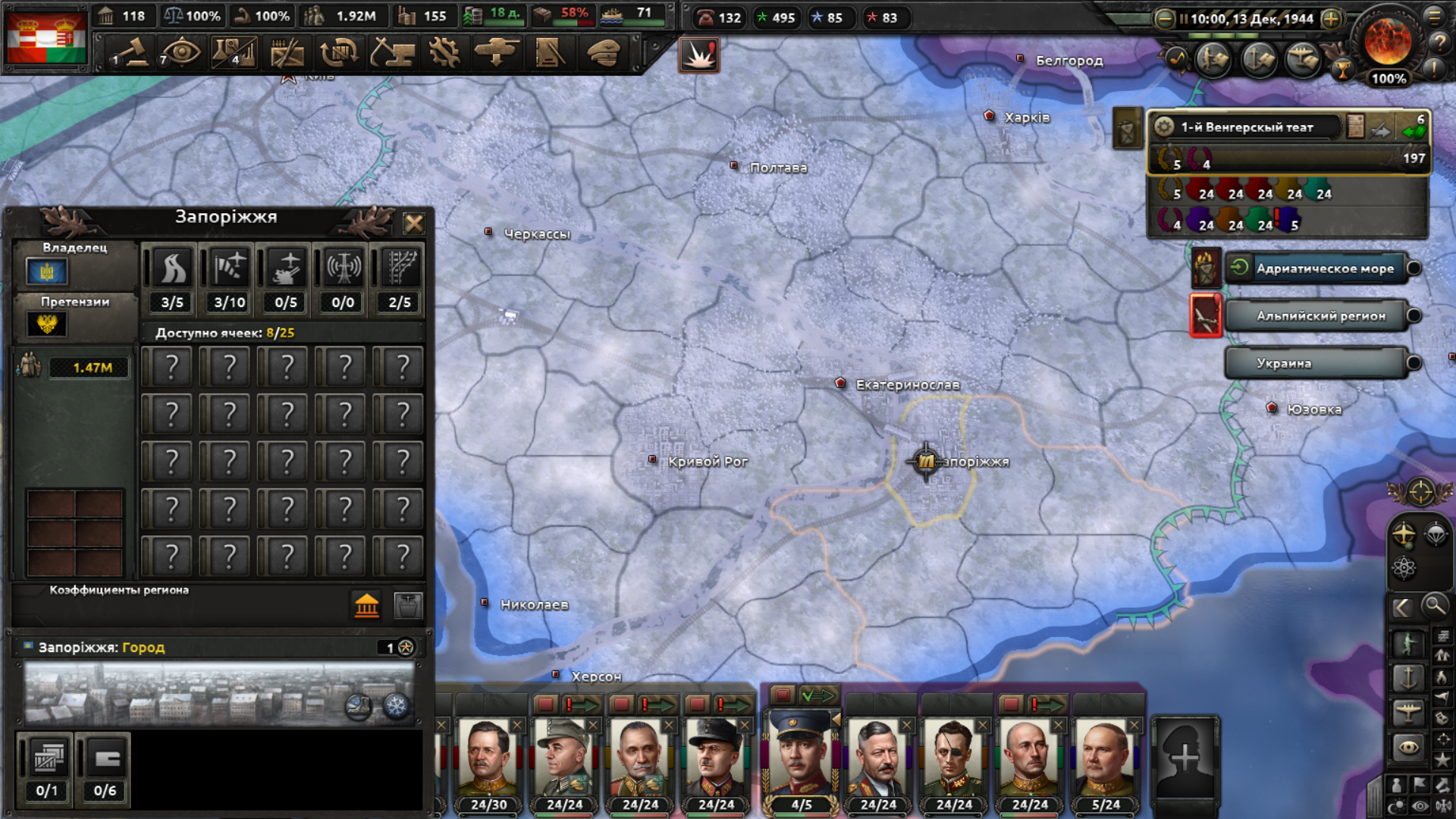Select the Альпийский регион air region

click(x=1319, y=315)
